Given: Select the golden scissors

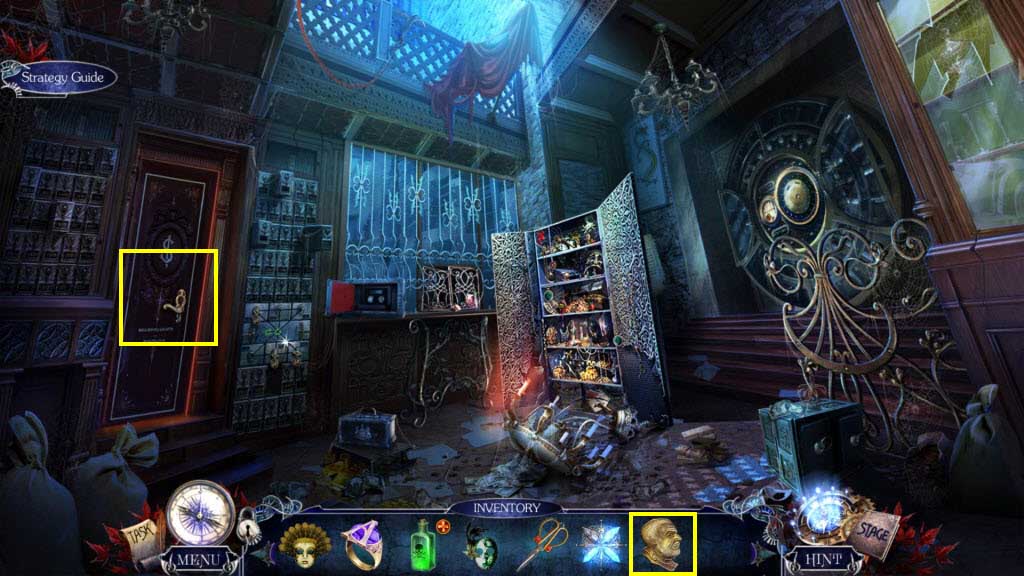Looking at the screenshot, I should 541,543.
